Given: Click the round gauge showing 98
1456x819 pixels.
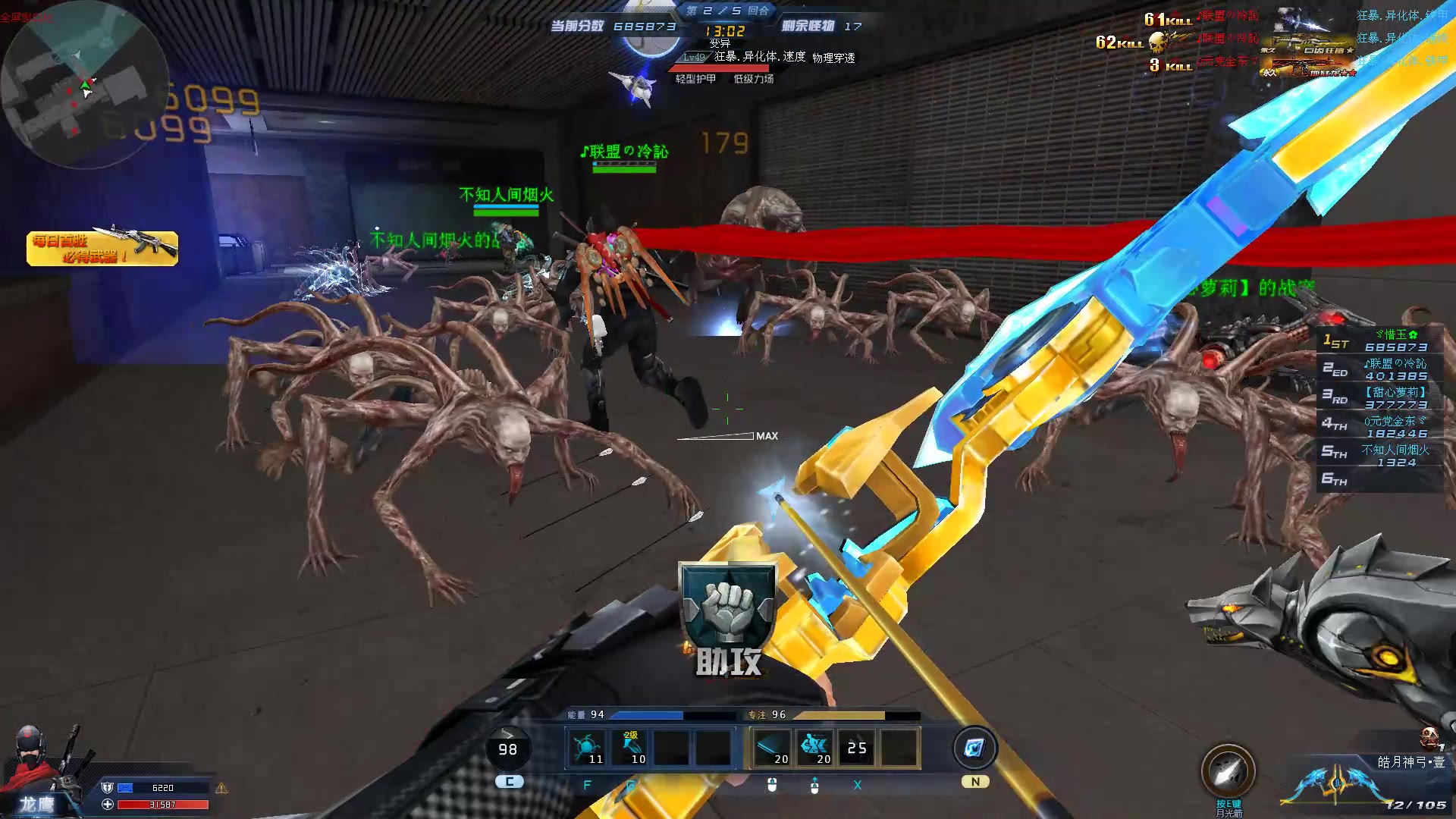Looking at the screenshot, I should tap(507, 749).
